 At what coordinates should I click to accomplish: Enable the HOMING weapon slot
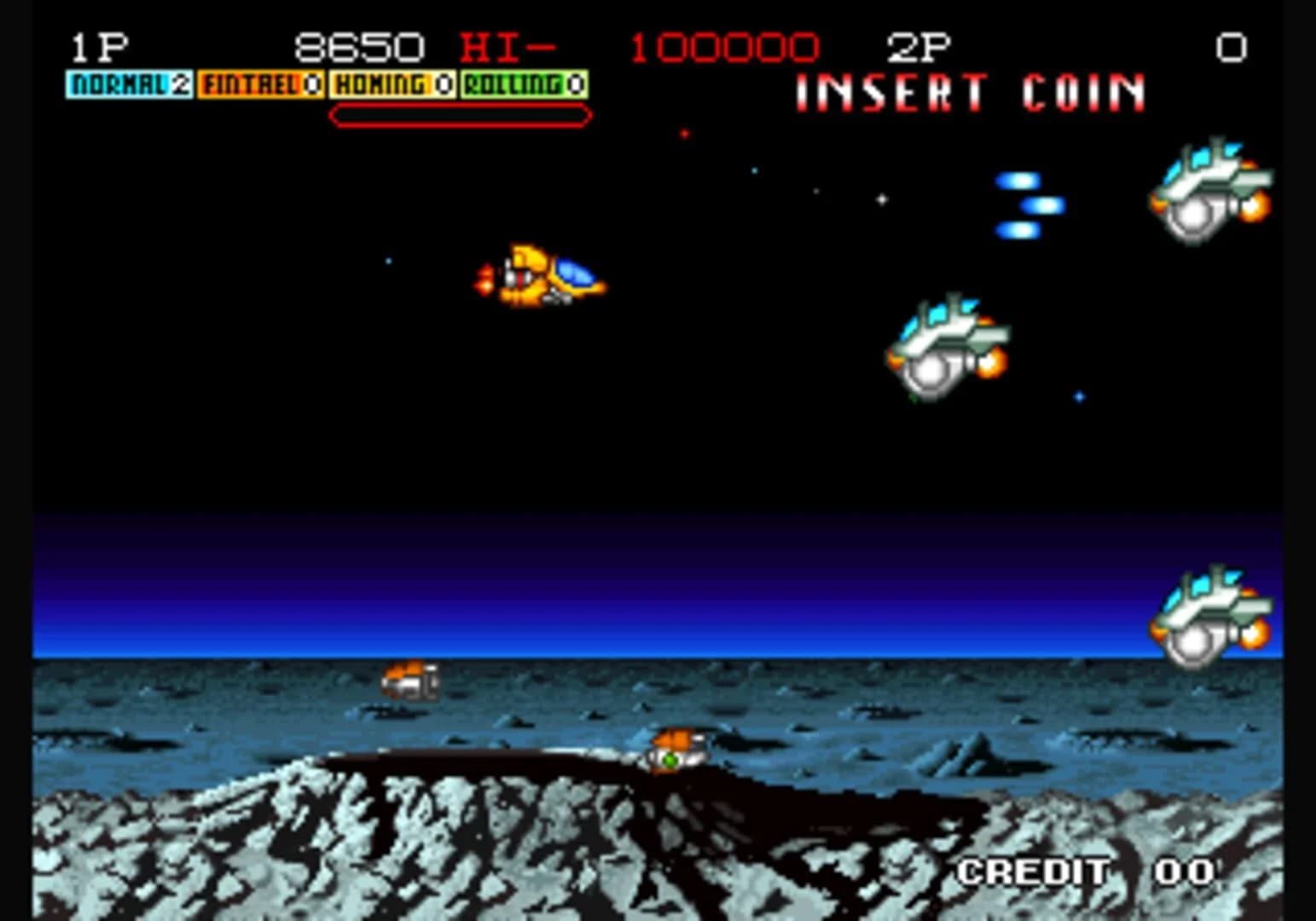tap(392, 84)
